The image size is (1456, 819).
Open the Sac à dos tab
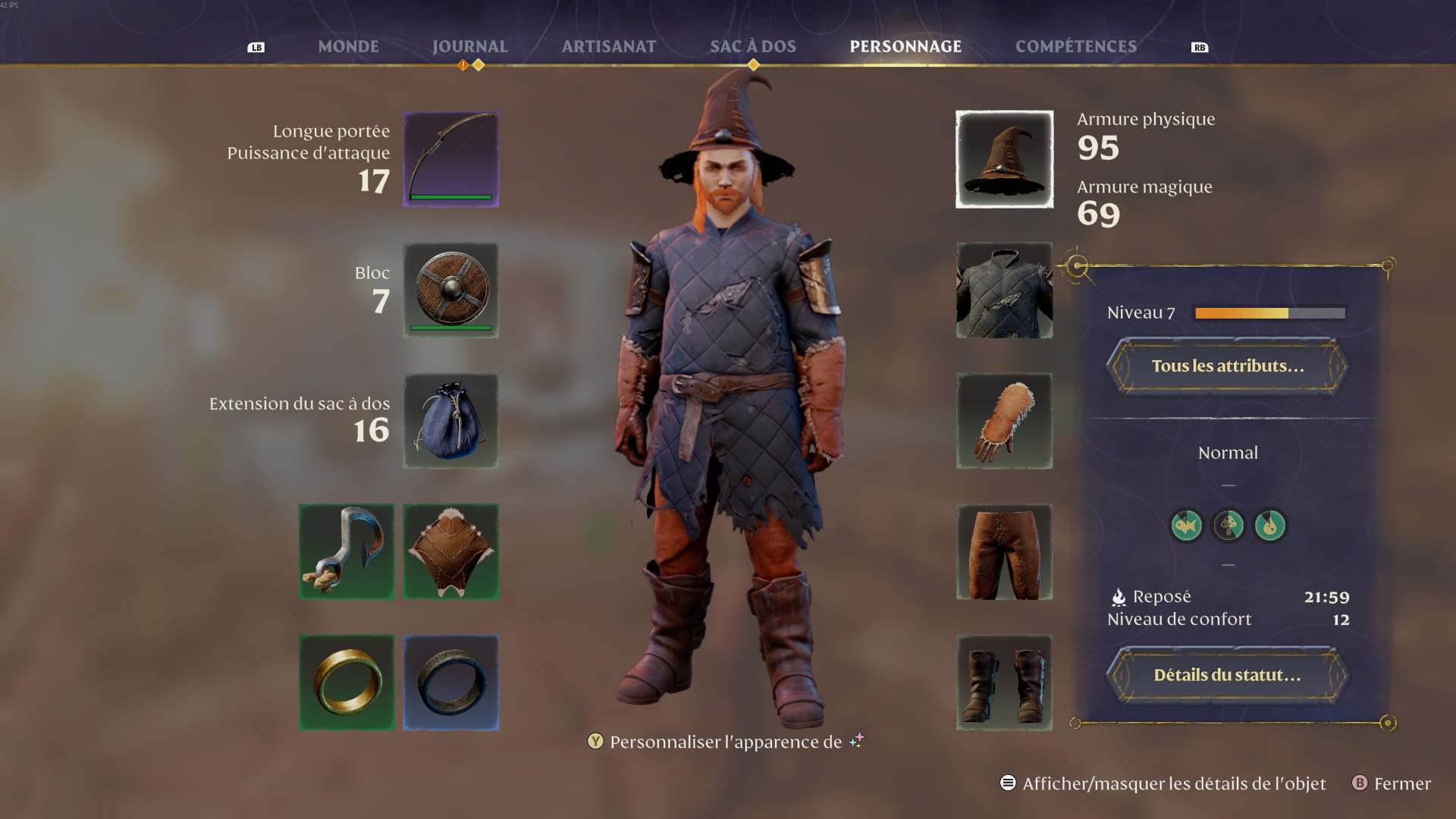pyautogui.click(x=752, y=46)
